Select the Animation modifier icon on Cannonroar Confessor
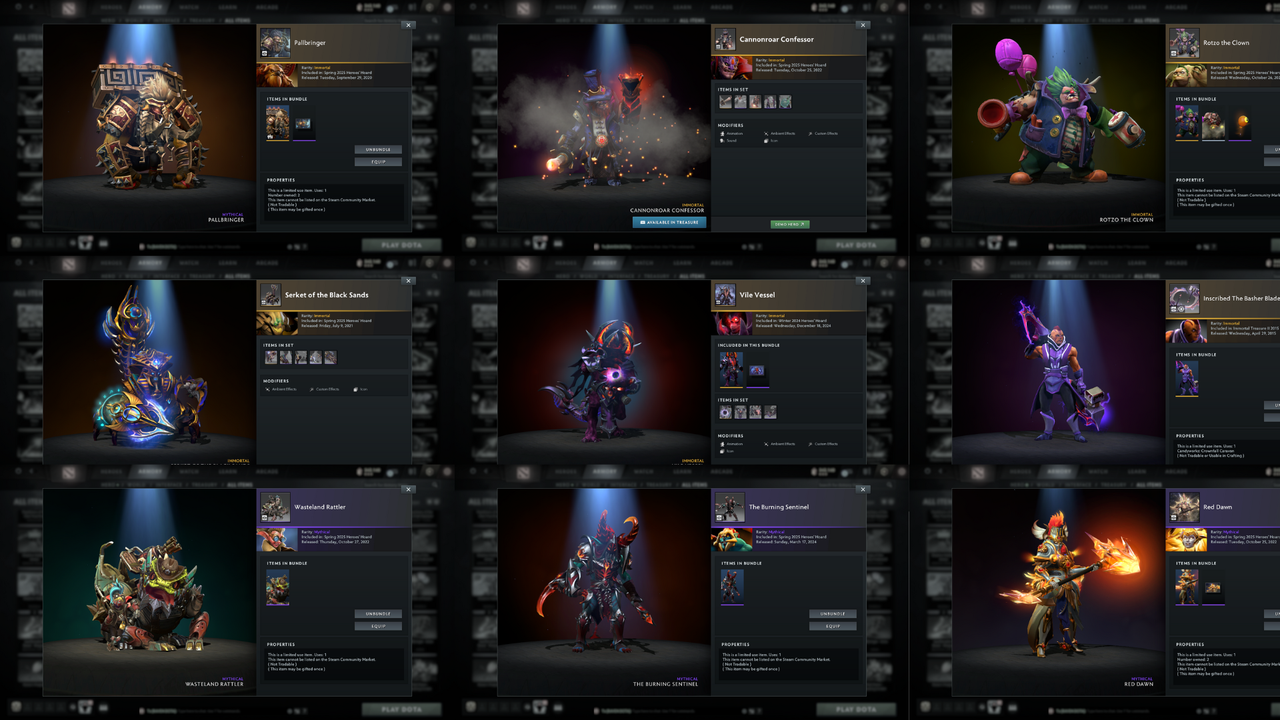Viewport: 1280px width, 720px height. click(x=722, y=133)
